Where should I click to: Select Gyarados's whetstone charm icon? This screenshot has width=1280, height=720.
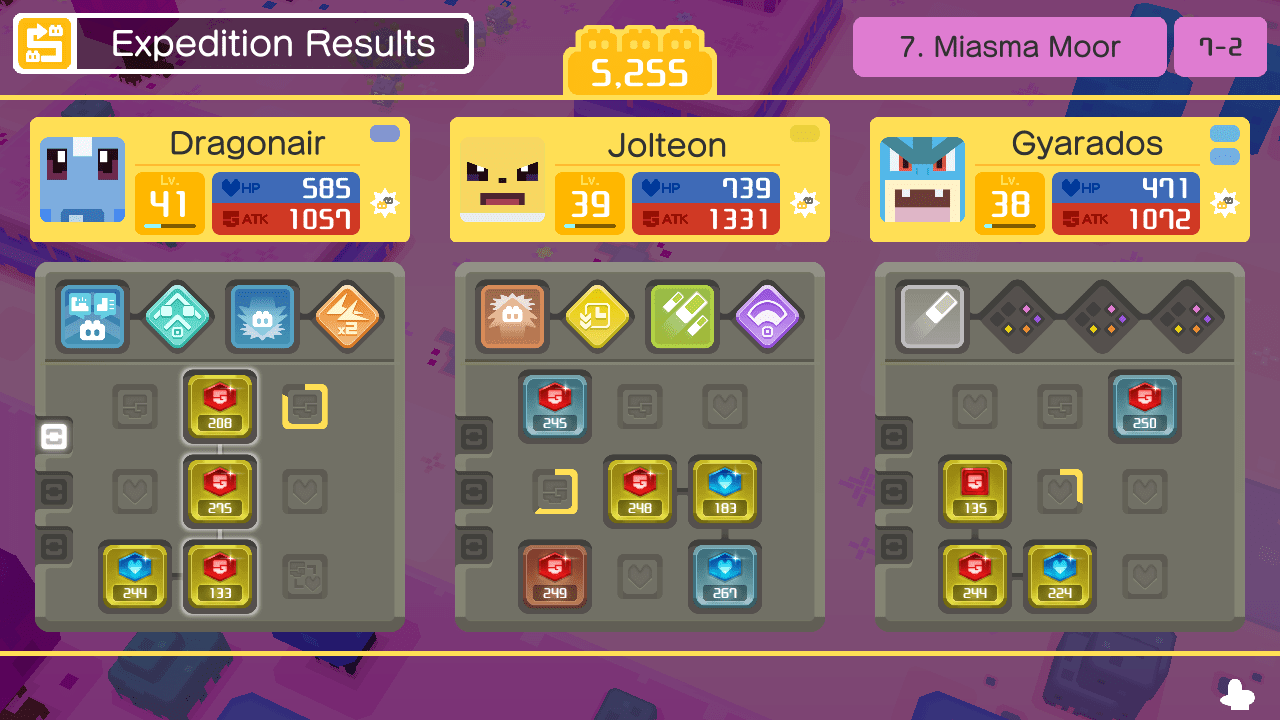click(x=931, y=317)
